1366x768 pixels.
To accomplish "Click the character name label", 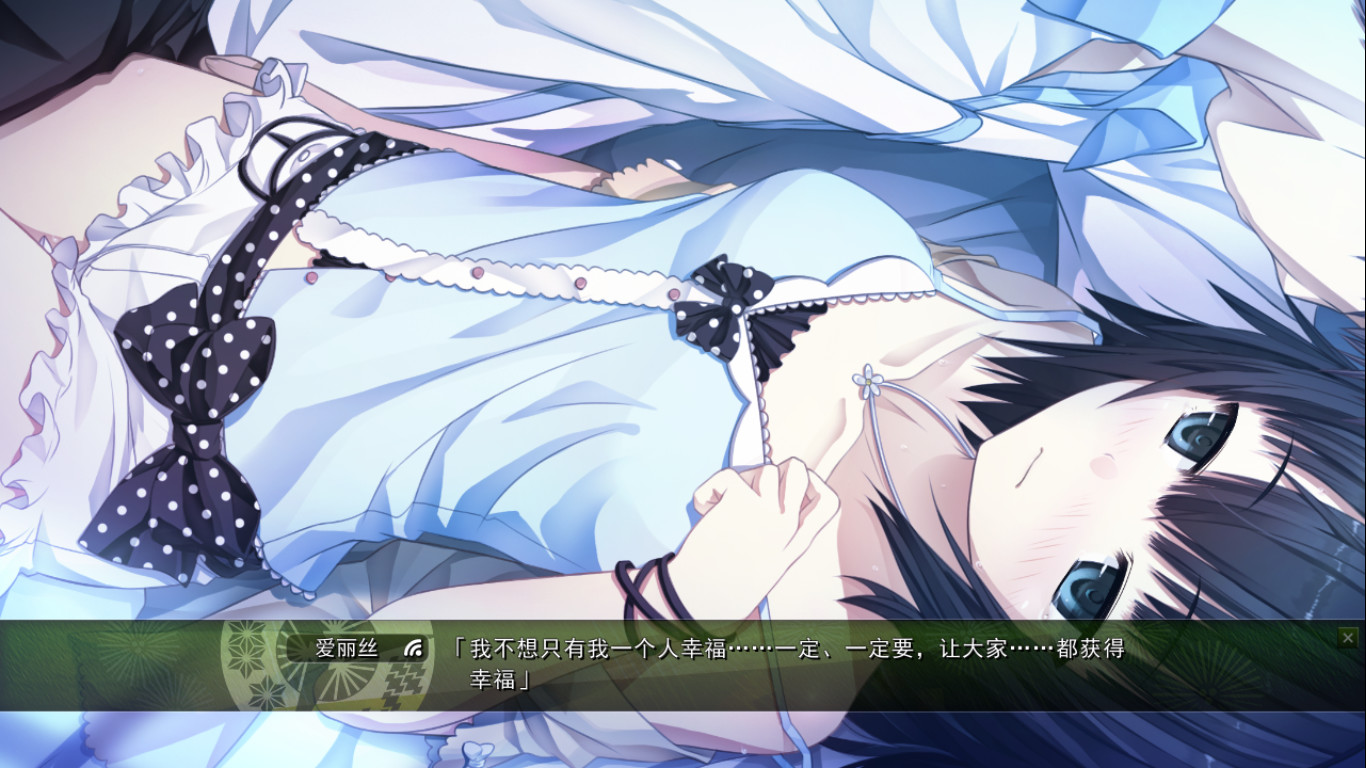I will tap(347, 648).
